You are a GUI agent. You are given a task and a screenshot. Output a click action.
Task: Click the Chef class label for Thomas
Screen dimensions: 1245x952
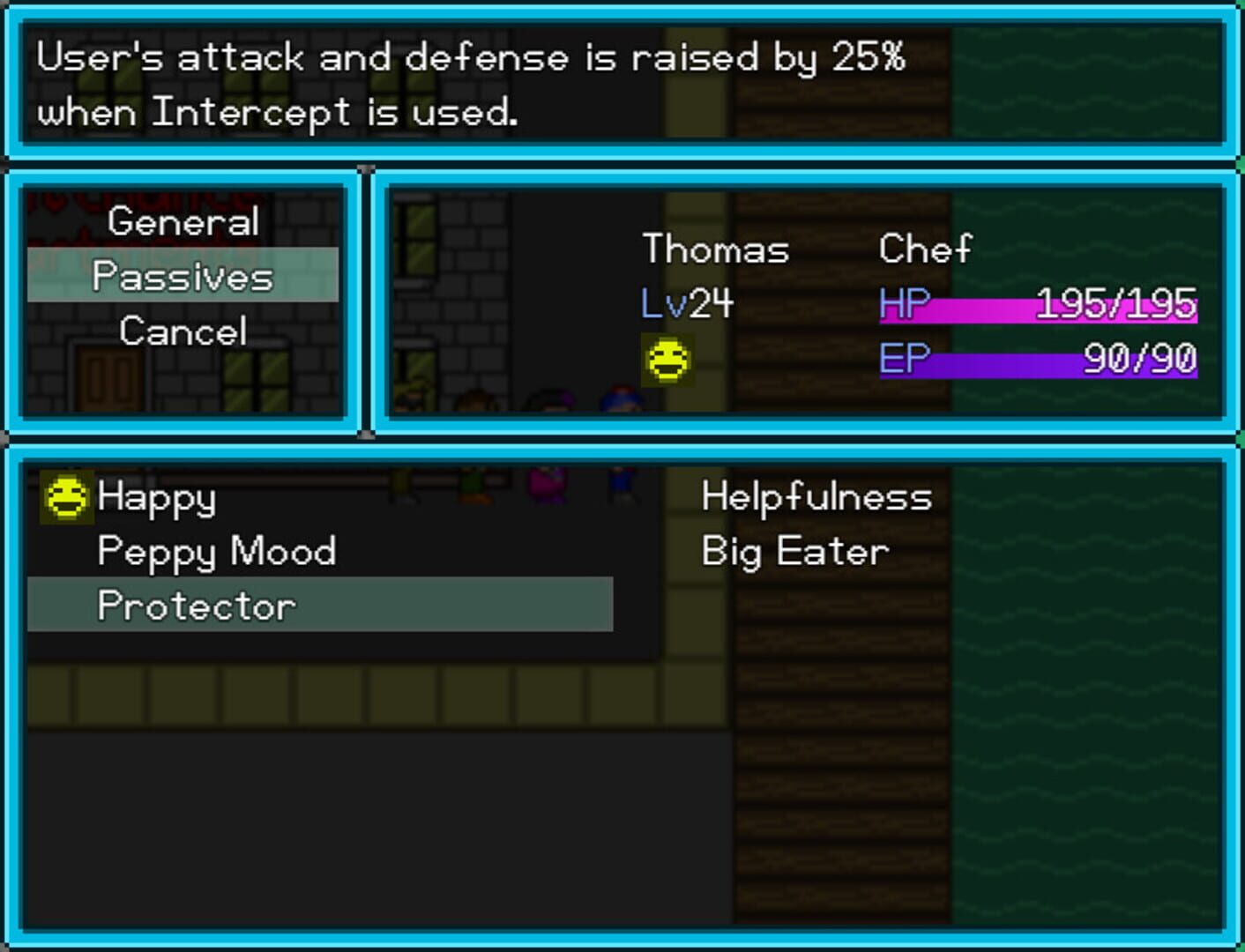tap(925, 249)
